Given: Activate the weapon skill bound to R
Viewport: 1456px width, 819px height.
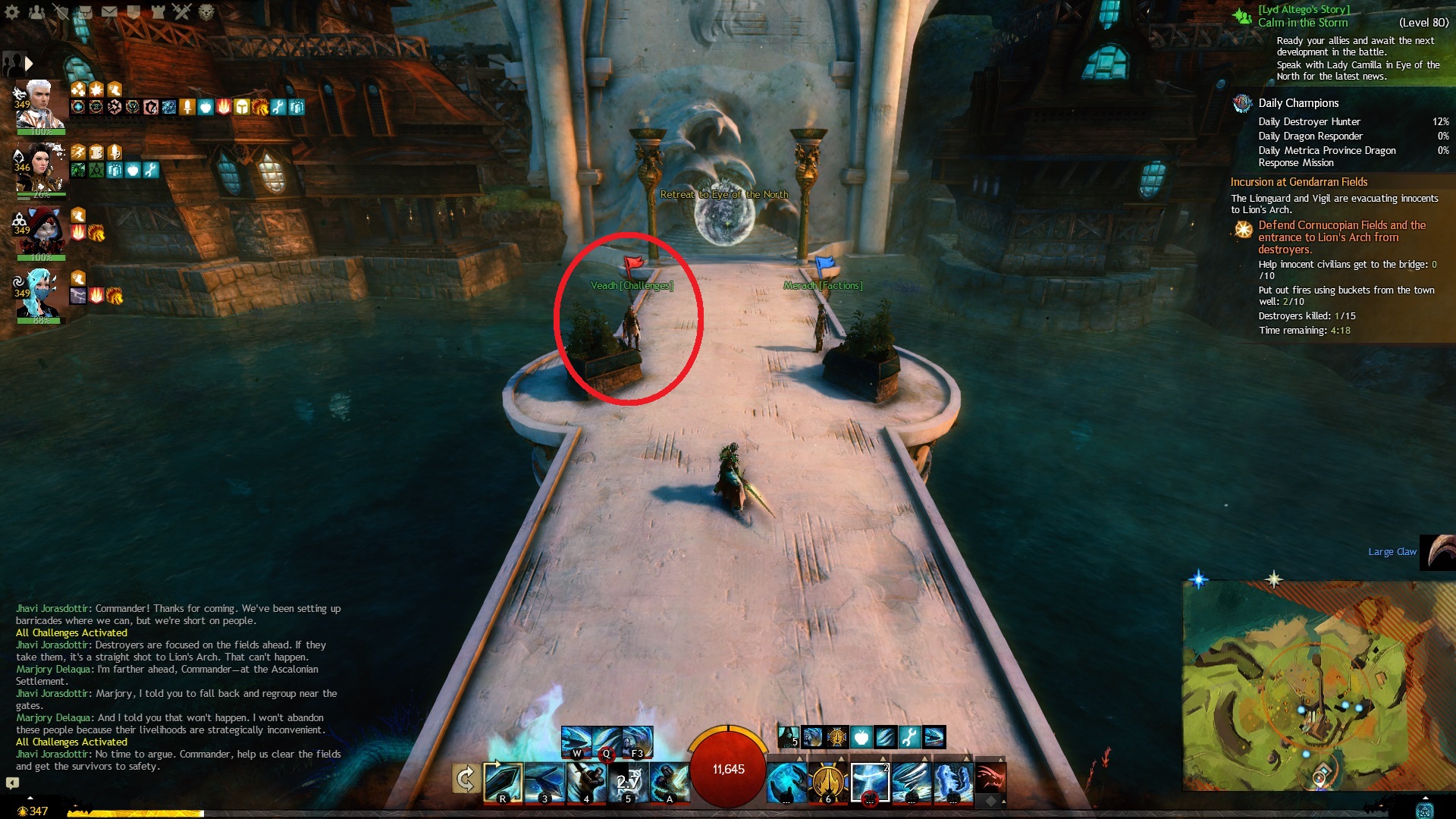Looking at the screenshot, I should [502, 782].
